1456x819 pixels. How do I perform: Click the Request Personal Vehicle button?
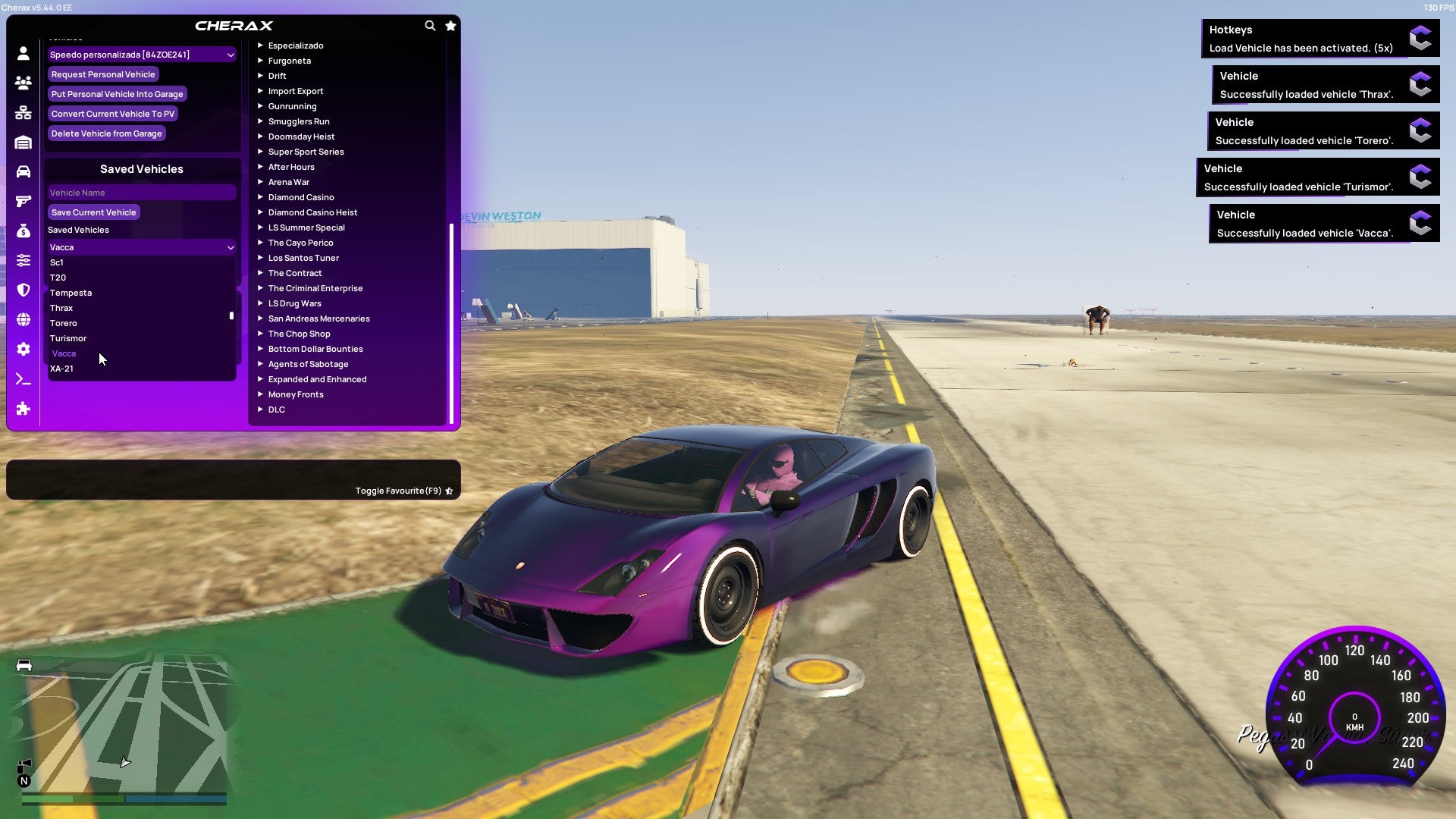coord(103,74)
